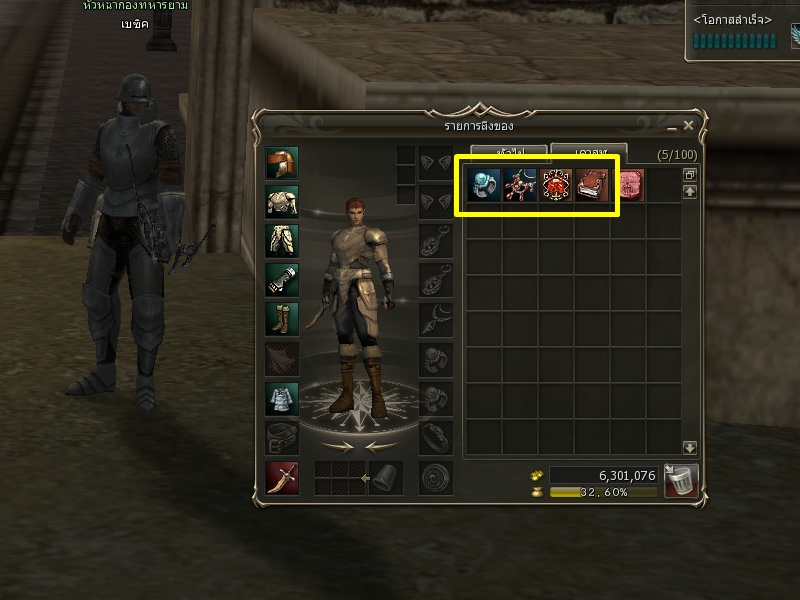Pick the blue gem ring item
Screen dimensions: 800x600
pos(484,185)
